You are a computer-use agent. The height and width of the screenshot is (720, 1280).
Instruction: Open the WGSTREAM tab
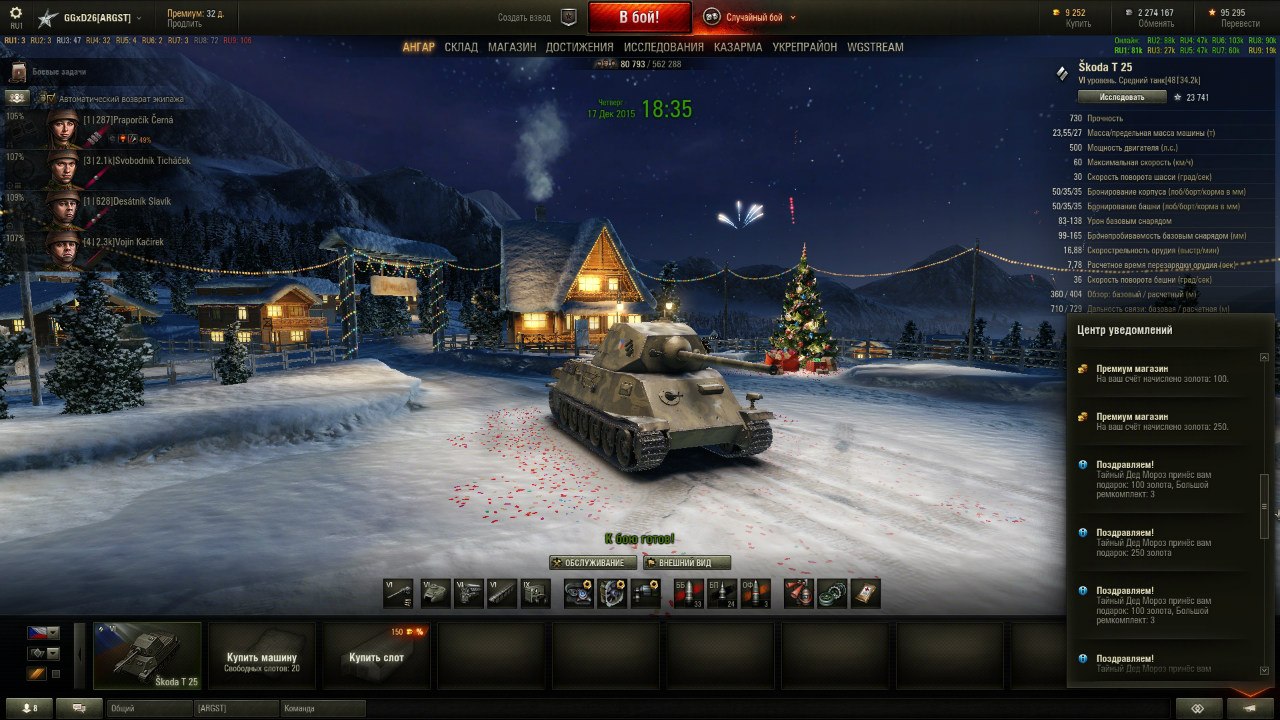tap(875, 47)
